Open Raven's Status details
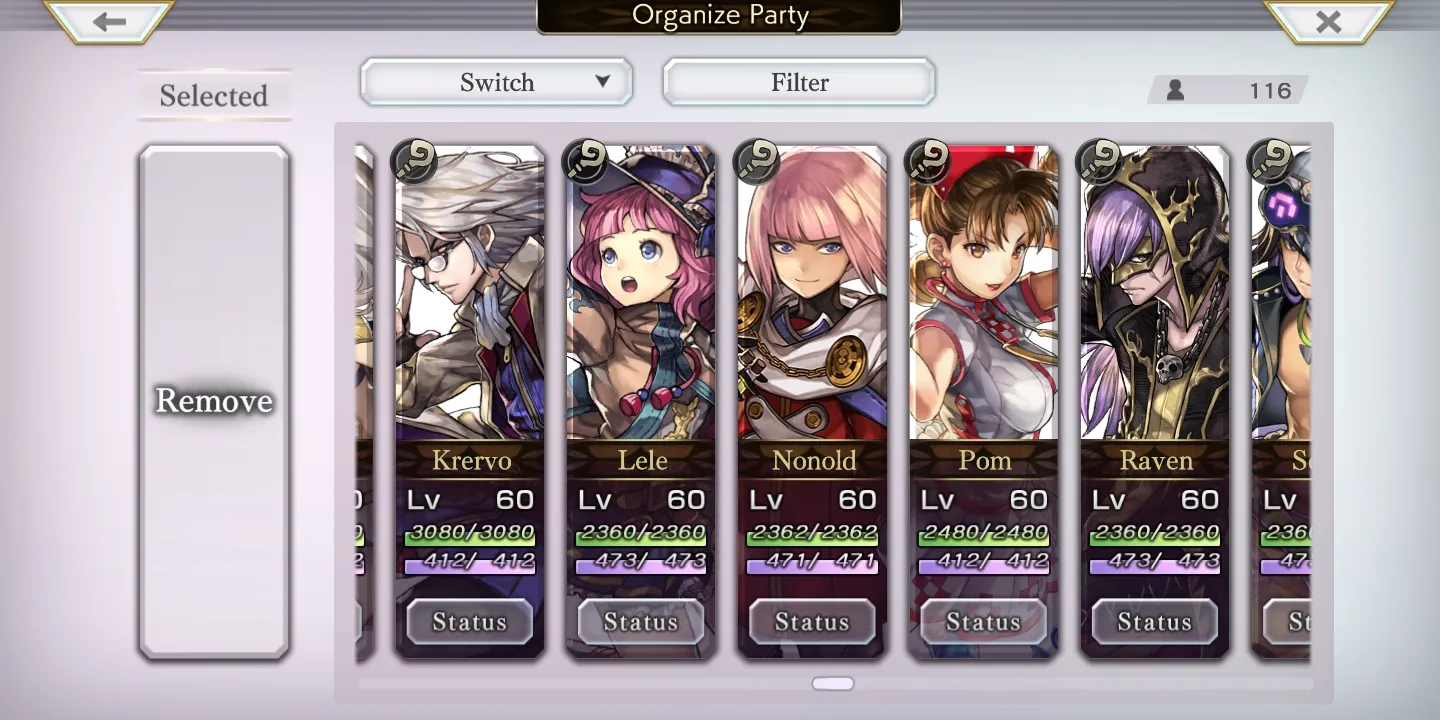The image size is (1440, 720). coord(1155,622)
